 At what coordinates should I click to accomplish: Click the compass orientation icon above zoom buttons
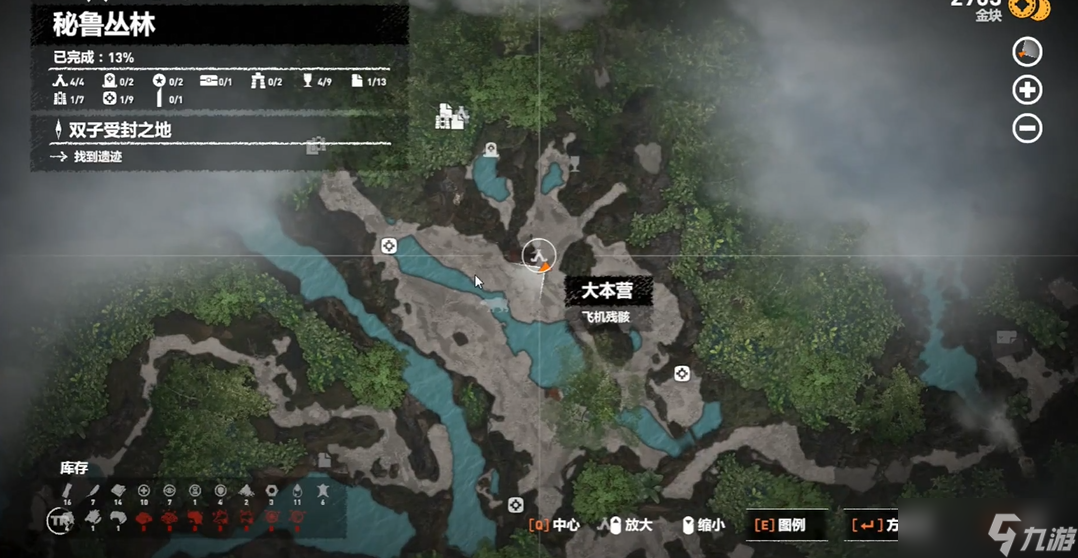(x=1027, y=51)
